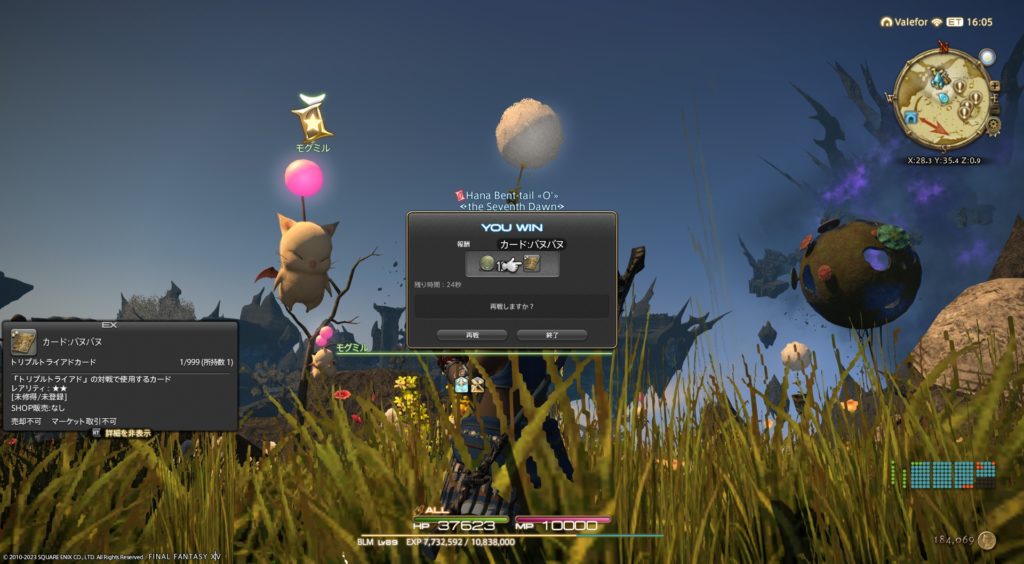Viewport: 1024px width, 564px height.
Task: Select 終了 to end the match
Action: click(x=551, y=335)
